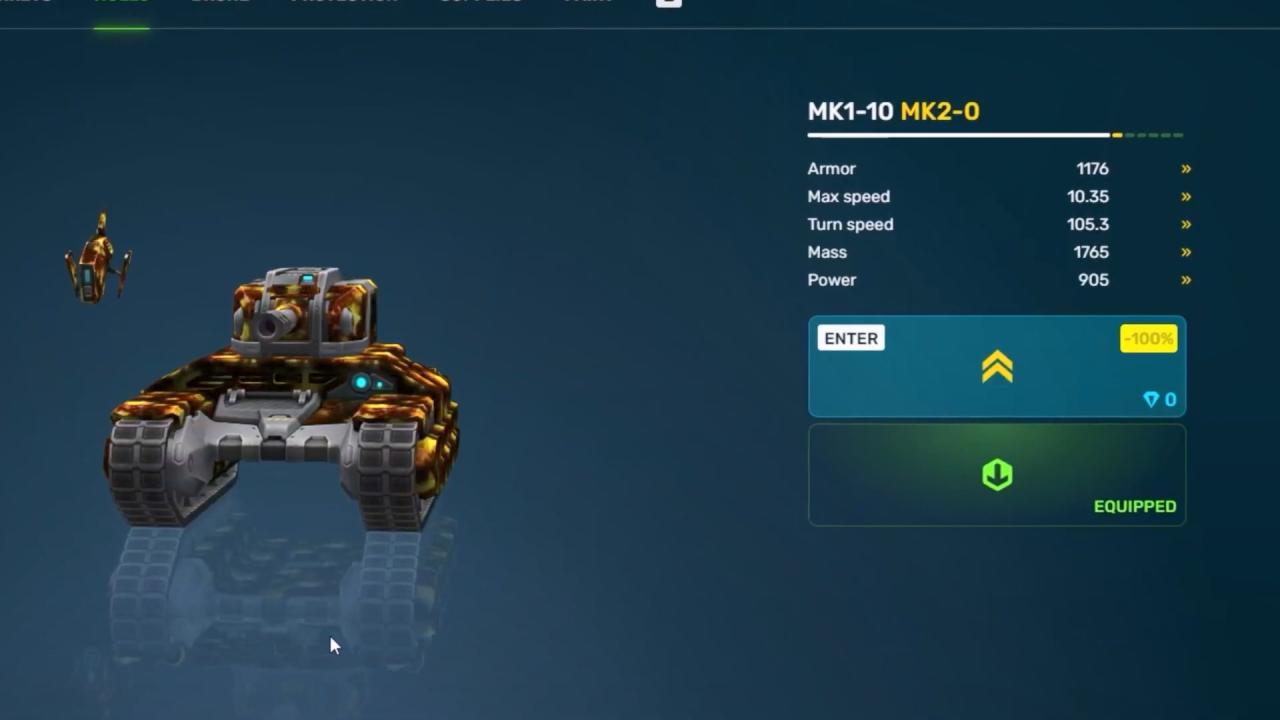Expand the Turn speed stat arrows

click(1186, 225)
